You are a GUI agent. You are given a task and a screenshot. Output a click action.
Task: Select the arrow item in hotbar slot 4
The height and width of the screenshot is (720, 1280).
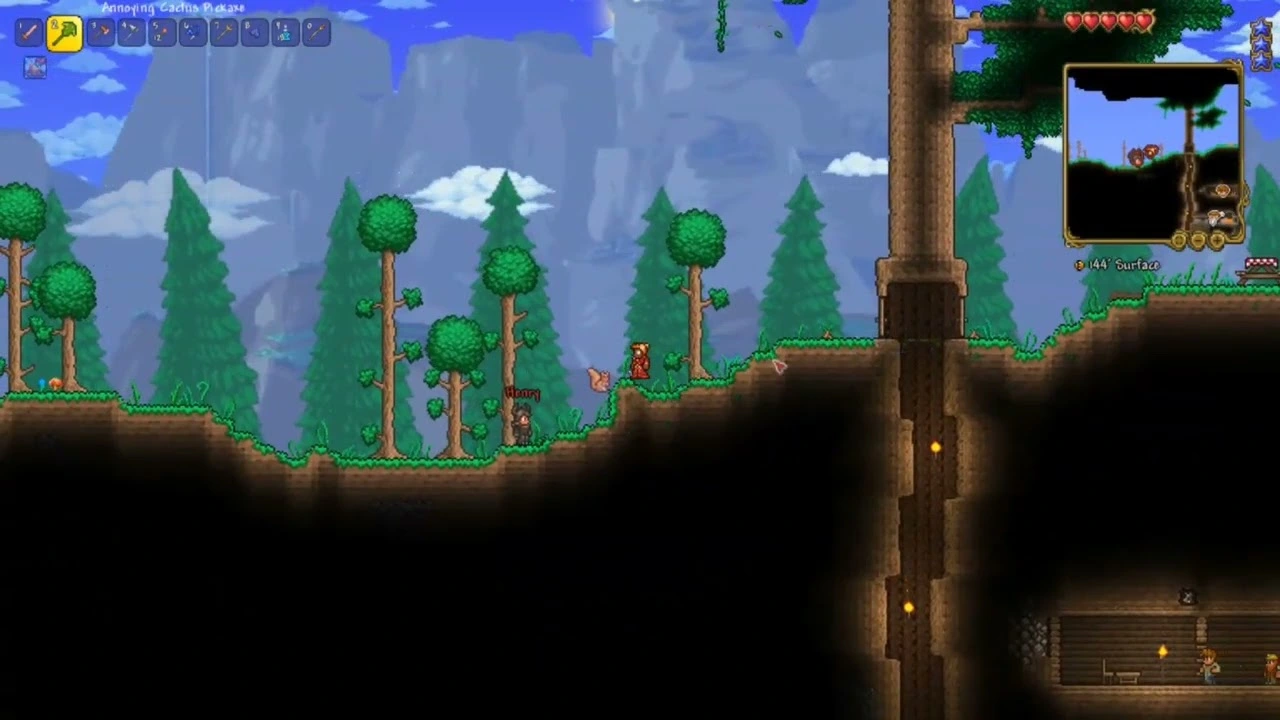tap(131, 32)
